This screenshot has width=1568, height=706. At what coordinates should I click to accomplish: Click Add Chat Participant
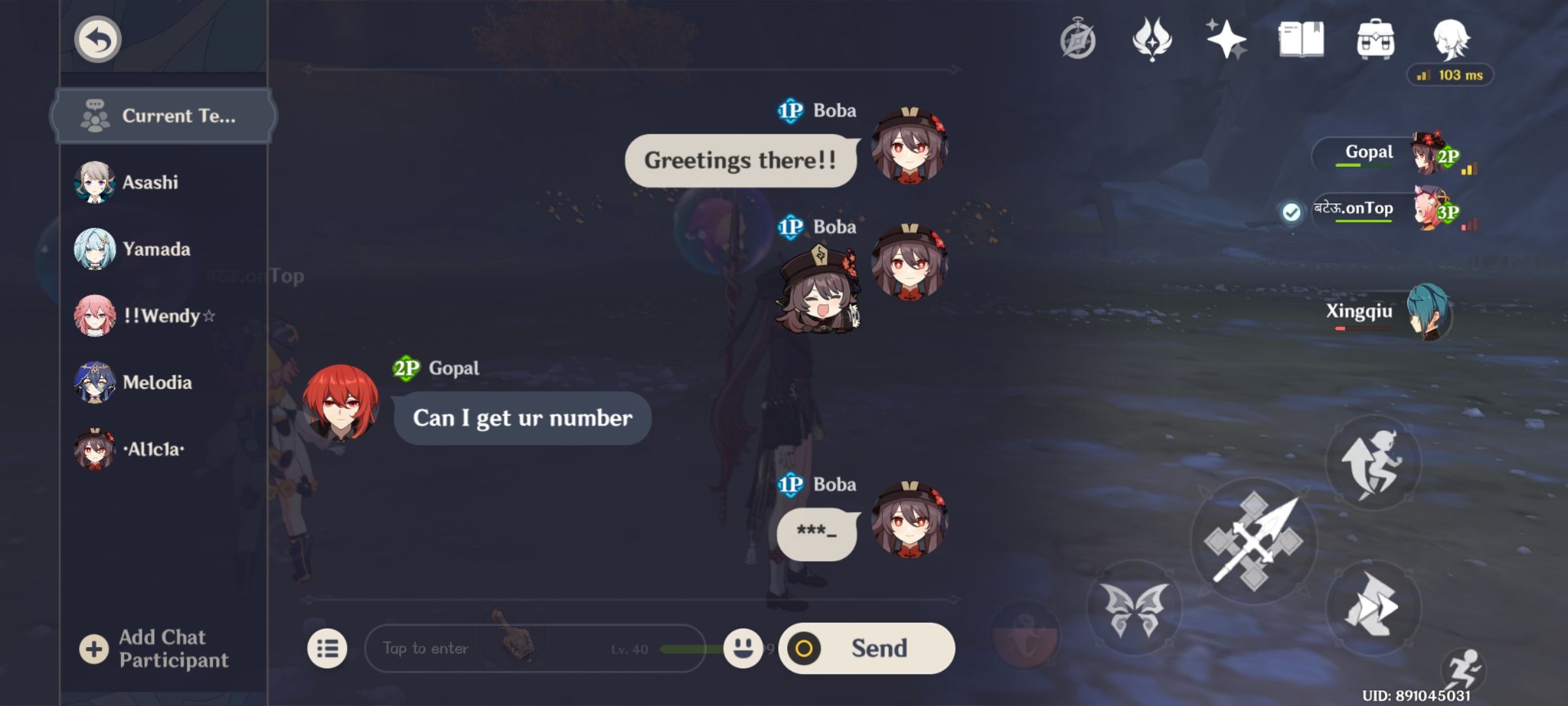pos(160,647)
